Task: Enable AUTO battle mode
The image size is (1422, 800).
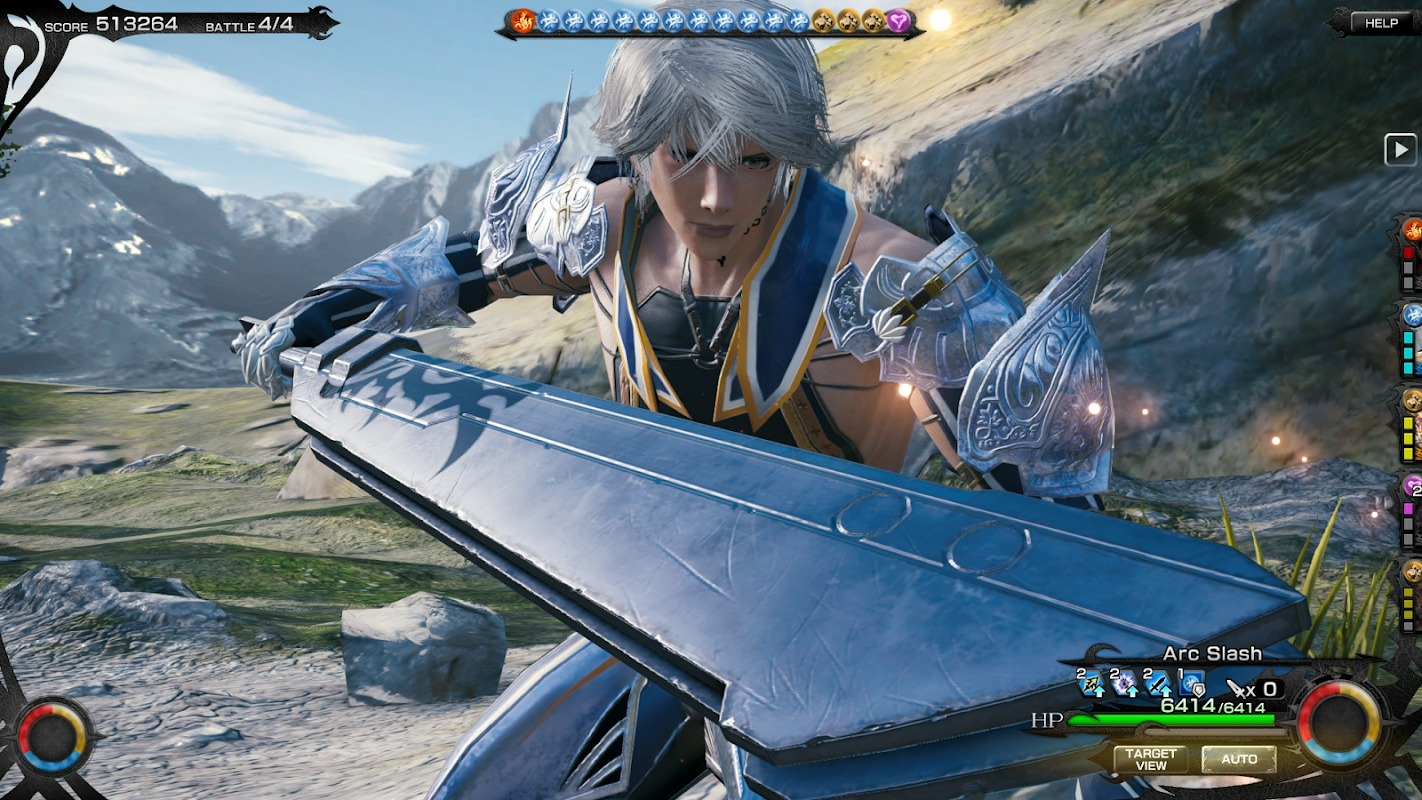Action: coord(1238,759)
